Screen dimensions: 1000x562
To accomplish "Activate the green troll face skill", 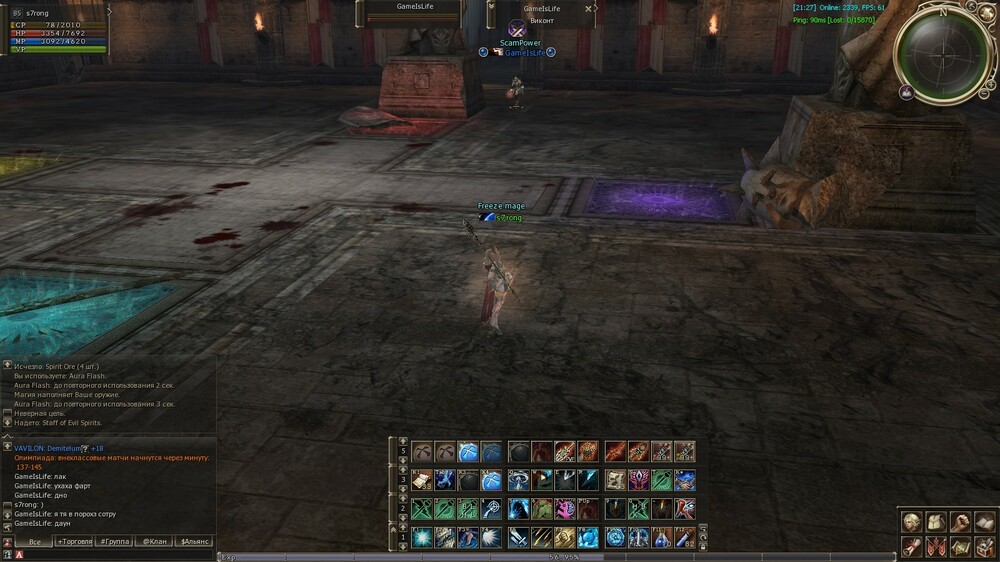I will (x=541, y=509).
